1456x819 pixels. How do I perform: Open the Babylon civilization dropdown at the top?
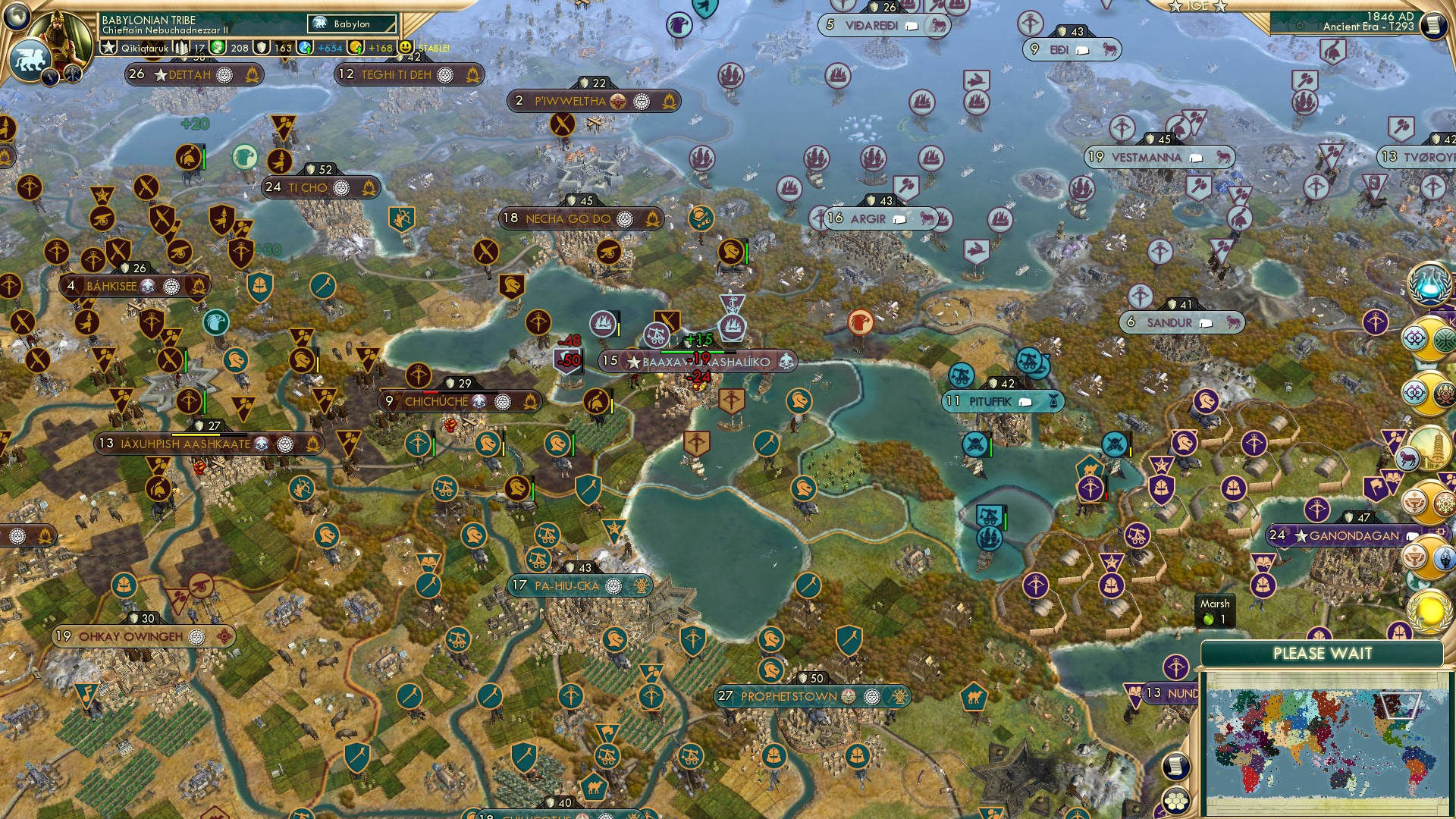(350, 24)
